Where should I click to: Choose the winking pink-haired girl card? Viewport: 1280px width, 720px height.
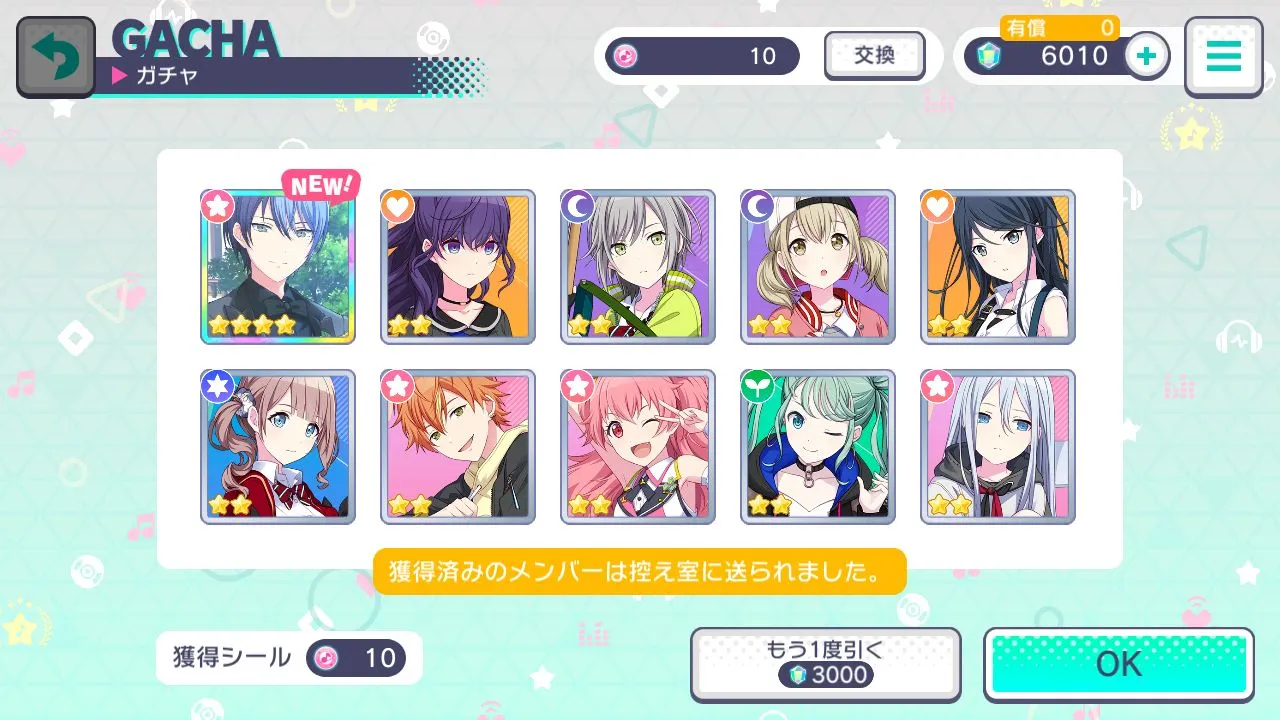pyautogui.click(x=638, y=447)
